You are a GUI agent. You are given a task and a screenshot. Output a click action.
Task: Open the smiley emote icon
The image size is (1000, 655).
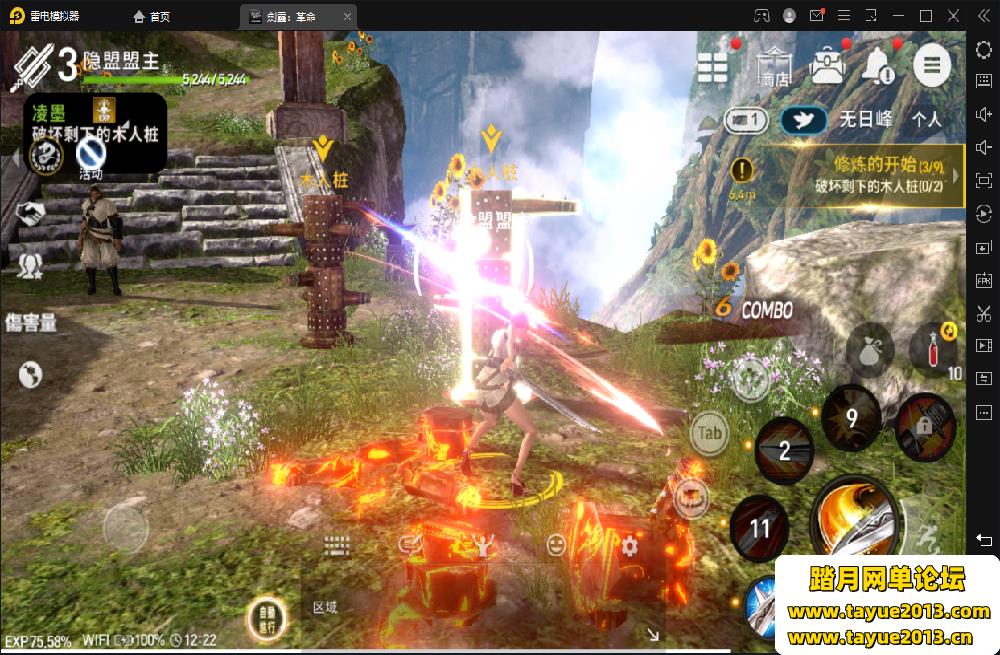556,545
